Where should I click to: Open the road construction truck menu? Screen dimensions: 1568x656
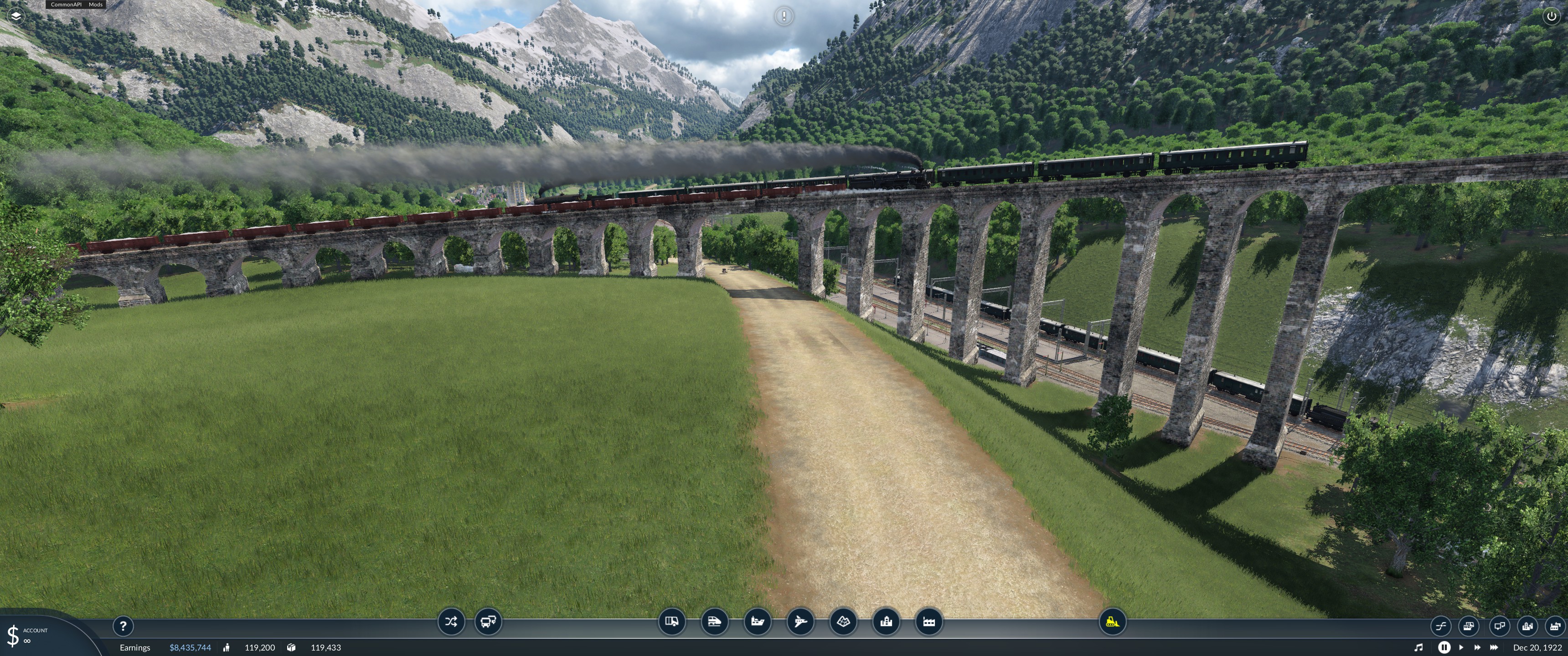coord(672,622)
